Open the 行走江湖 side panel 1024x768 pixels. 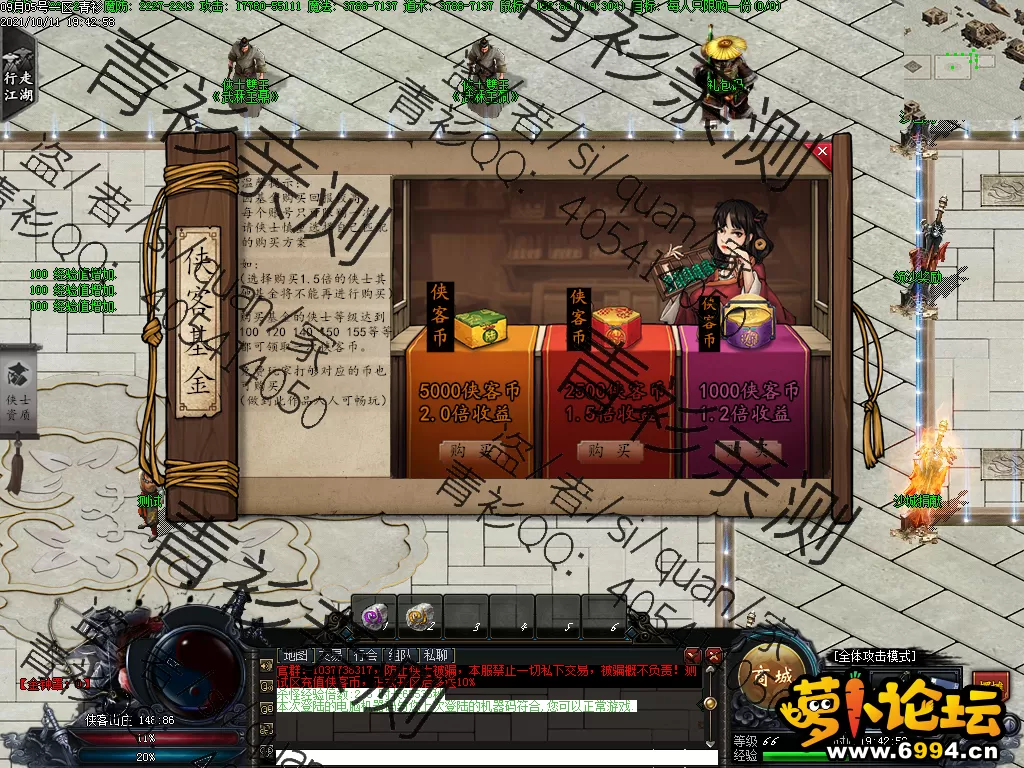[16, 72]
